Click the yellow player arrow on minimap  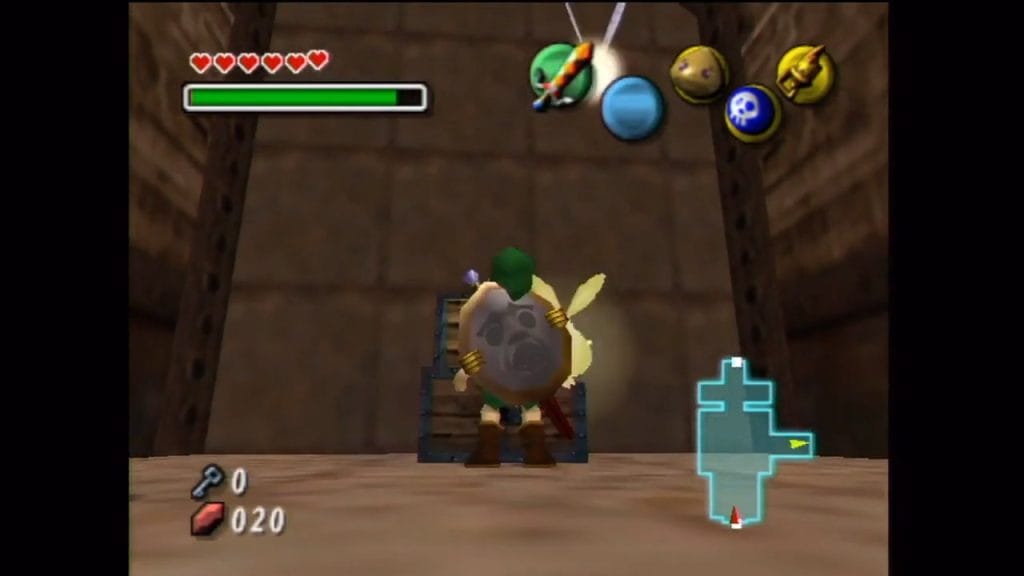pyautogui.click(x=798, y=443)
